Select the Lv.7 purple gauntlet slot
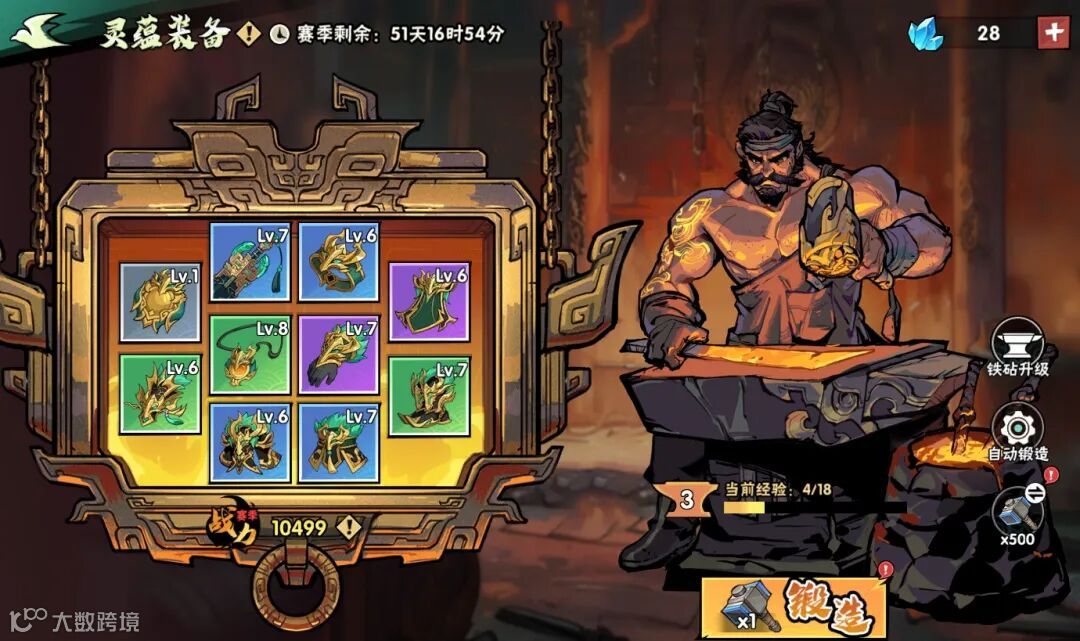The height and width of the screenshot is (641, 1080). (339, 354)
